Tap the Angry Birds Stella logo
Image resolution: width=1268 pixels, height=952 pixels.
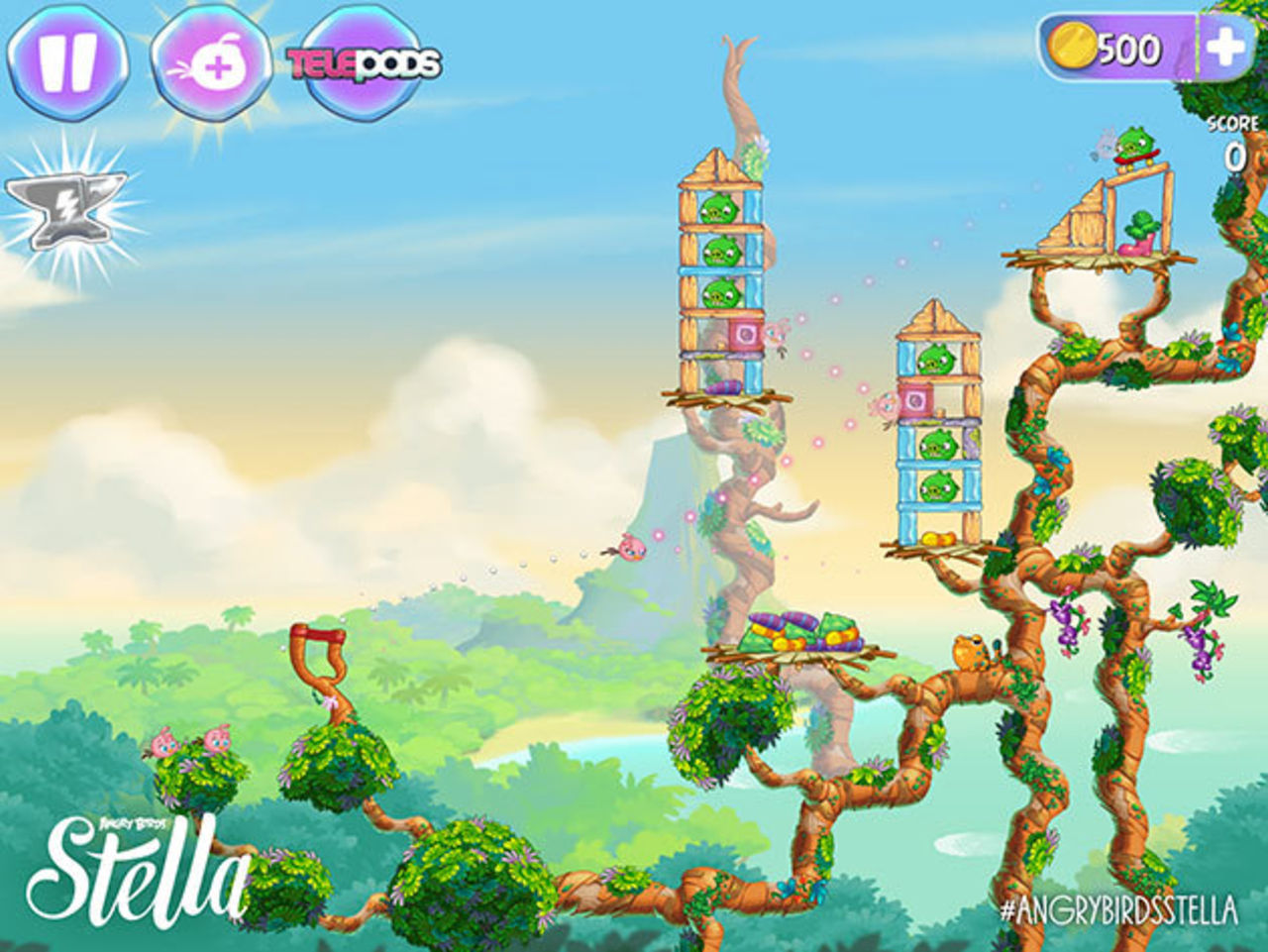point(149,867)
